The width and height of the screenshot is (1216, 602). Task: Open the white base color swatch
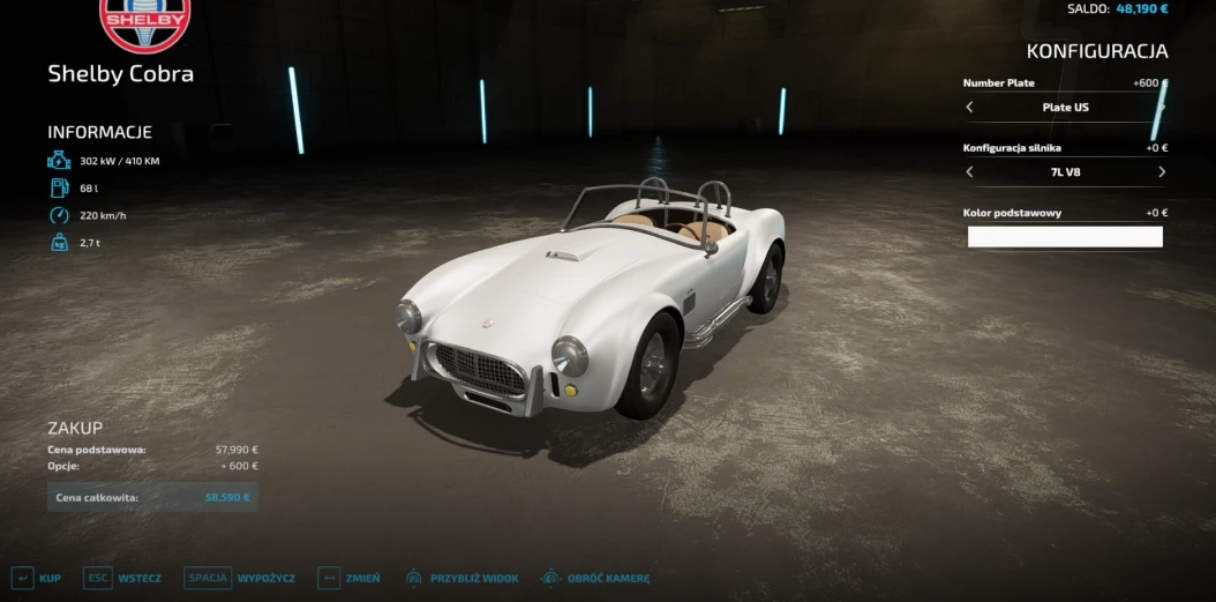[1065, 237]
